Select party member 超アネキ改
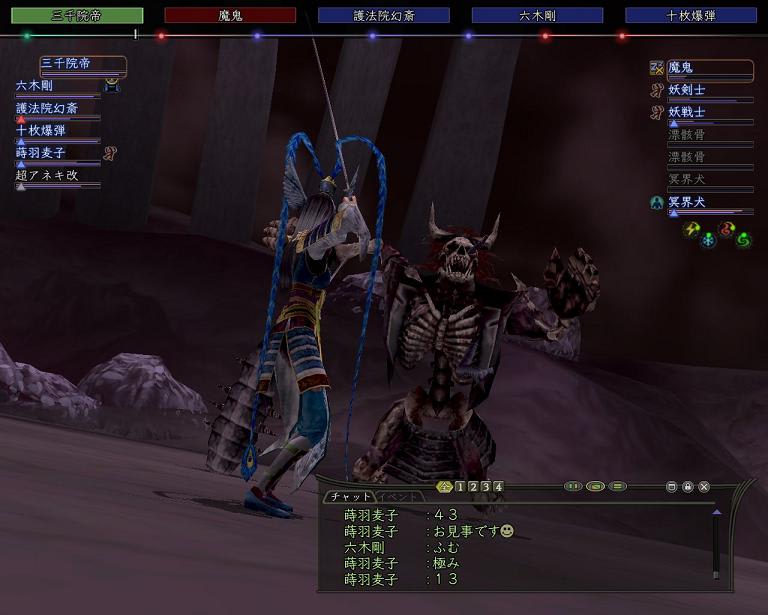Screen dimensions: 768x615 pos(46,175)
